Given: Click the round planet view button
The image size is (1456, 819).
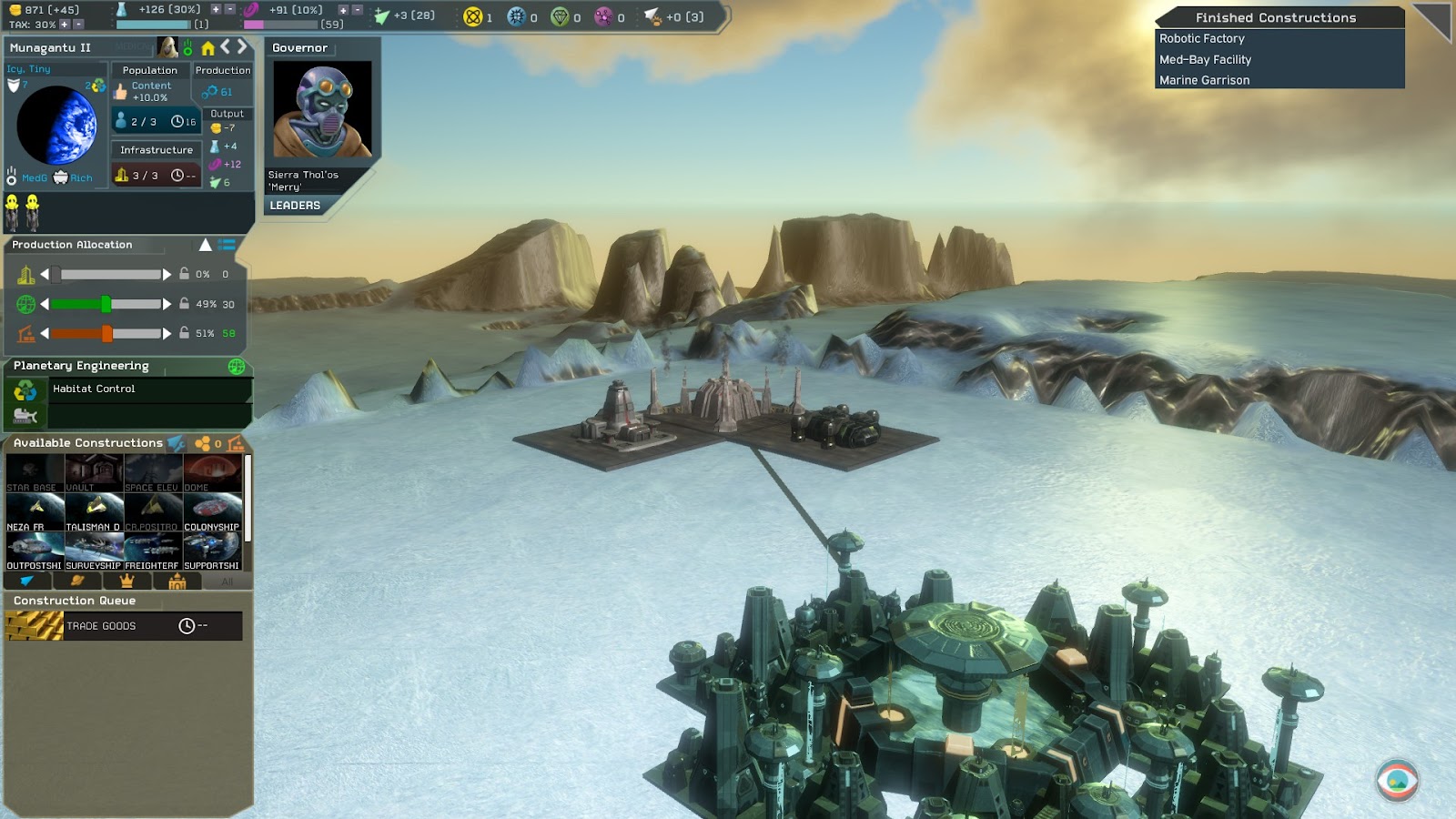Looking at the screenshot, I should coord(1397,780).
